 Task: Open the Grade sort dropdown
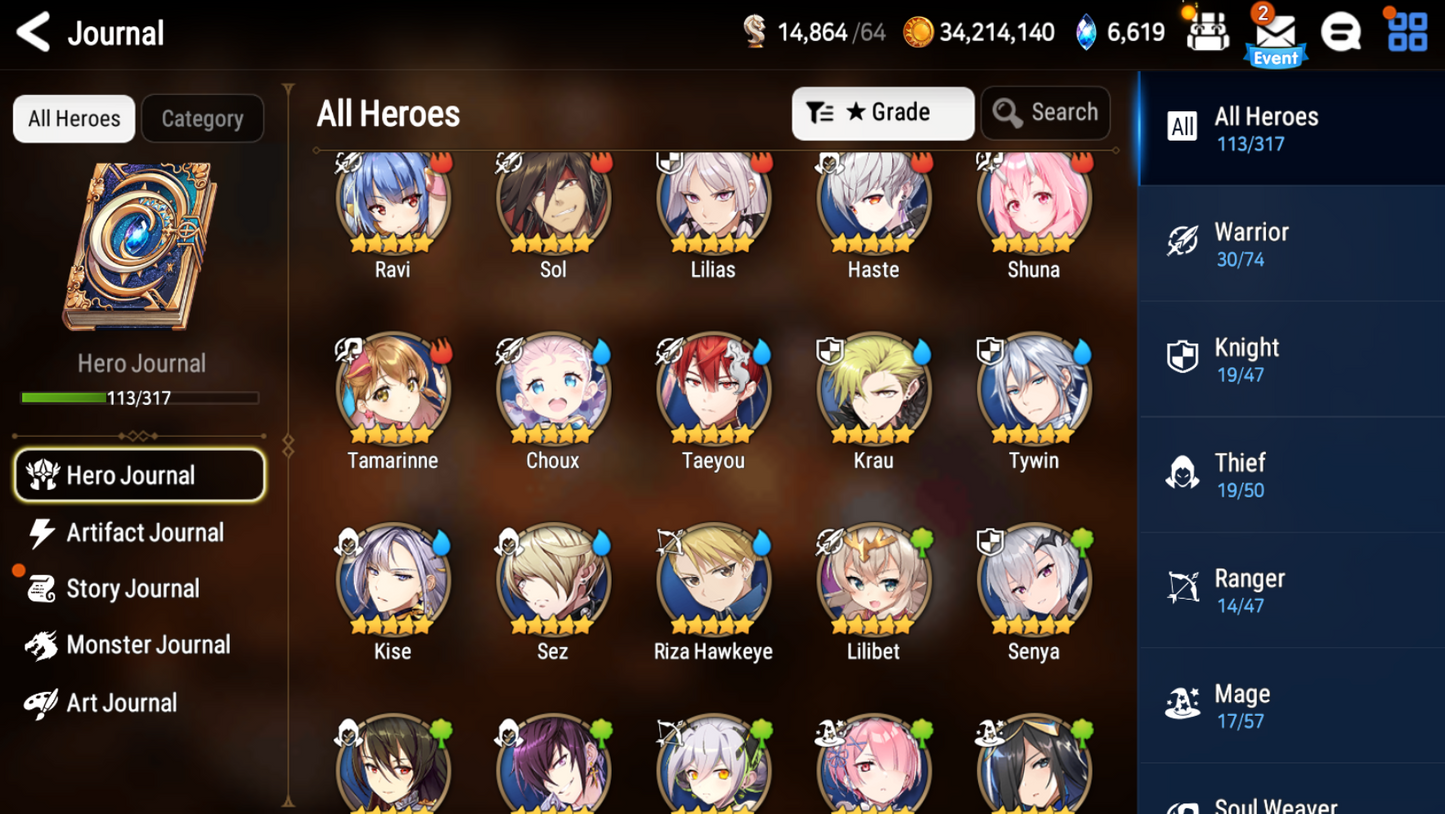(882, 112)
